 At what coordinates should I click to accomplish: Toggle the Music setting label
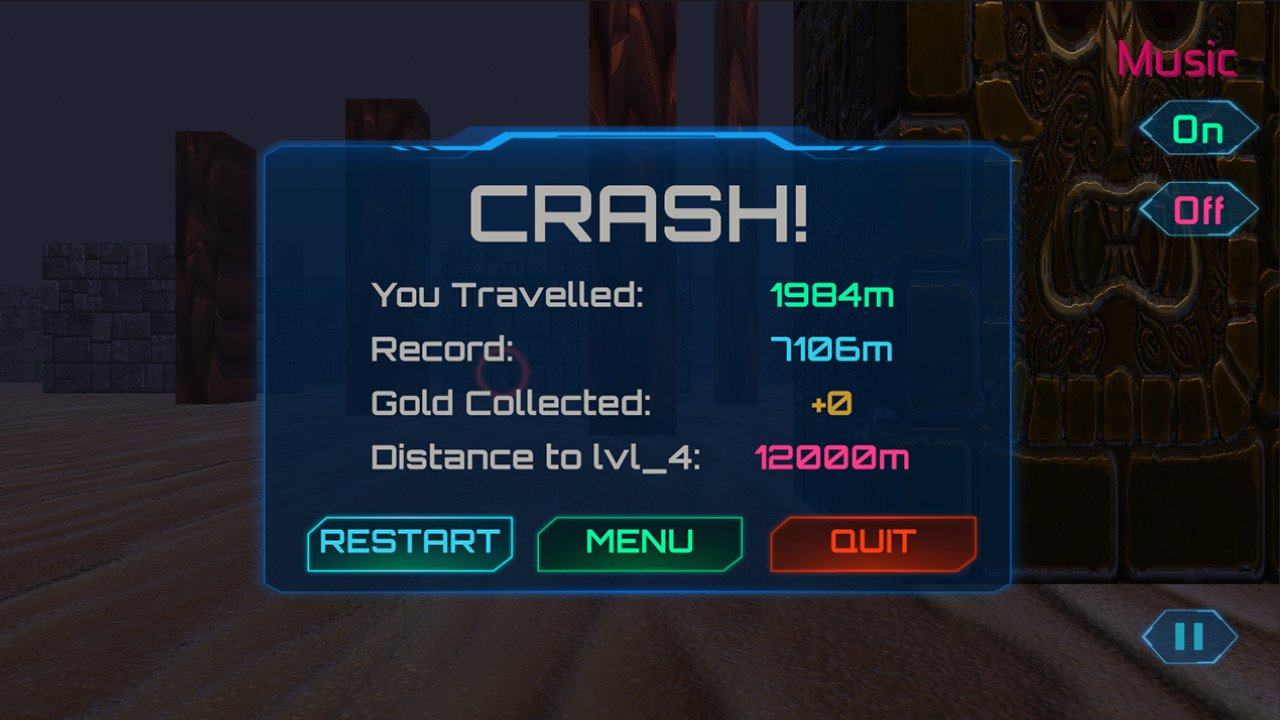click(1176, 60)
